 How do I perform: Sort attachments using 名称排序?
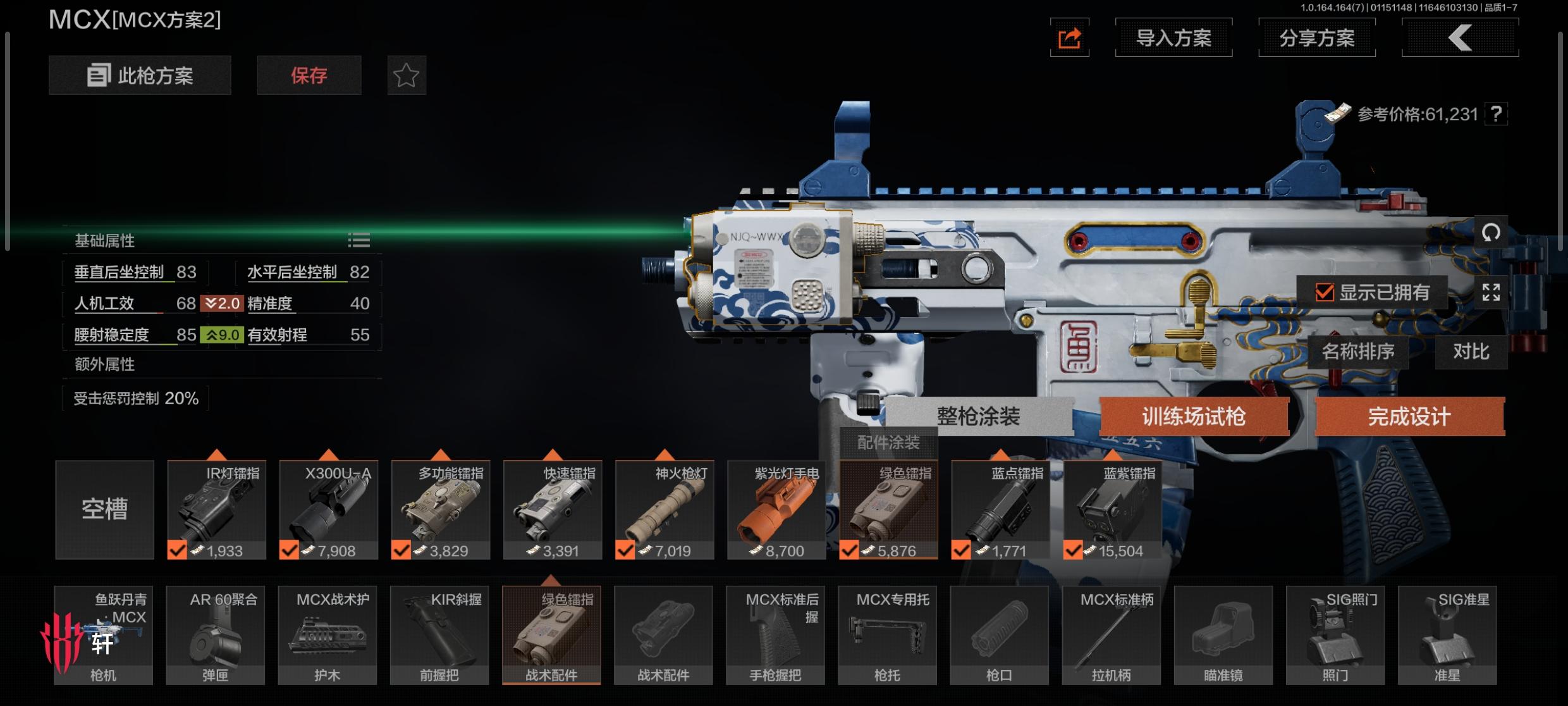click(1358, 351)
